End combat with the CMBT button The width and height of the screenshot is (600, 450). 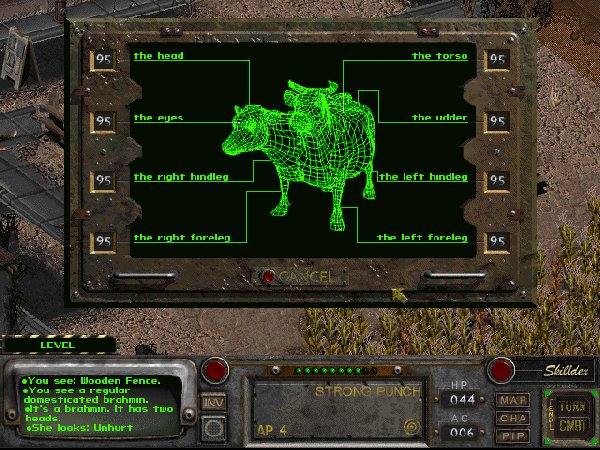pos(571,428)
